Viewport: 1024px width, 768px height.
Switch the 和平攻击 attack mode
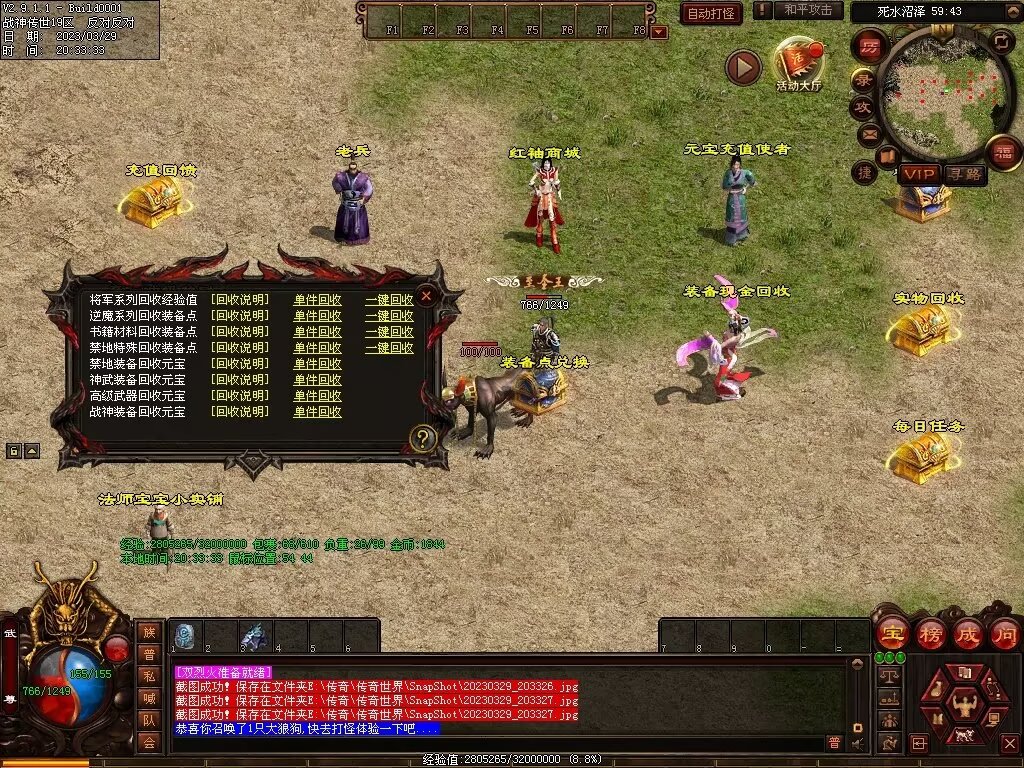click(x=808, y=10)
